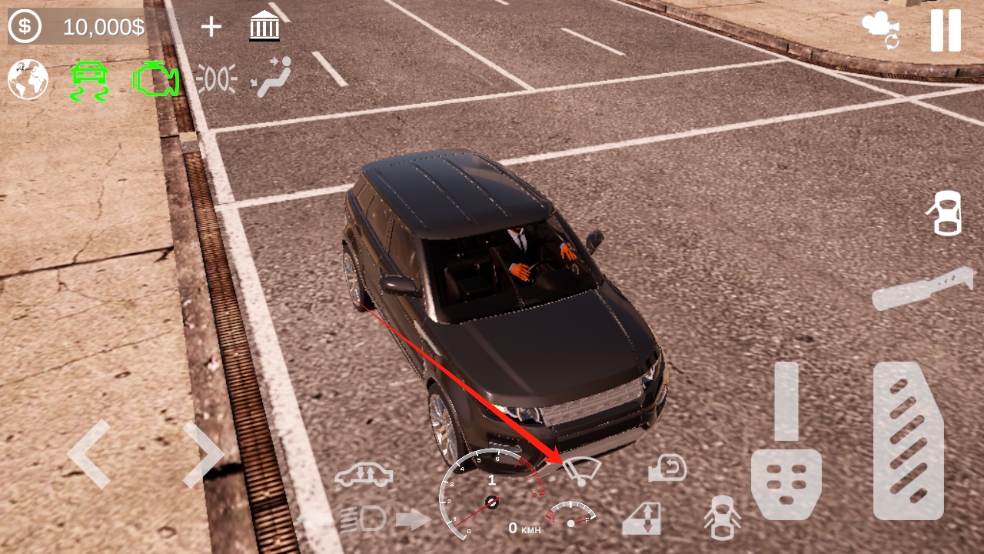Pause the game
The height and width of the screenshot is (554, 984).
pos(945,30)
